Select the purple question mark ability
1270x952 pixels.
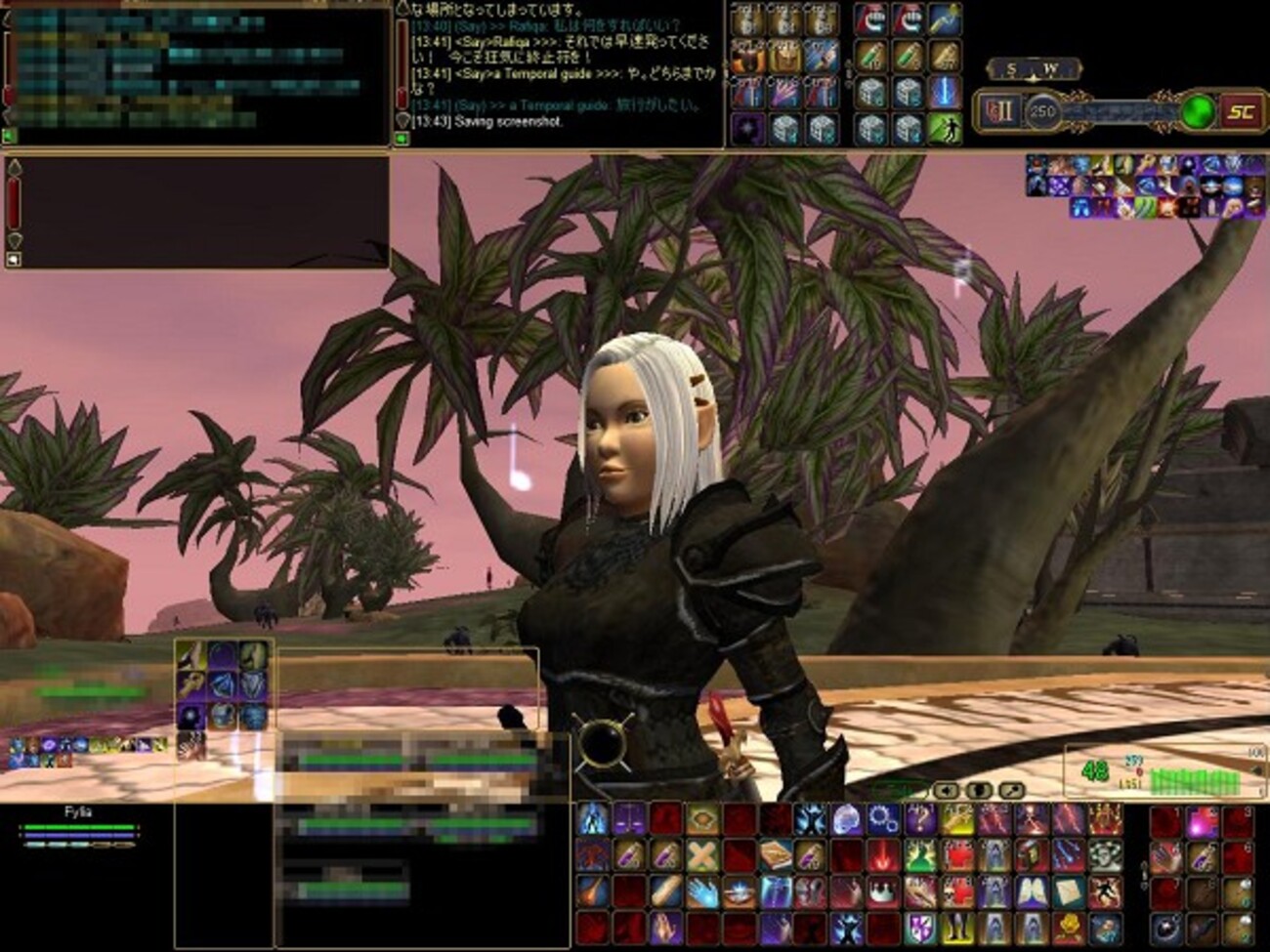(x=920, y=819)
